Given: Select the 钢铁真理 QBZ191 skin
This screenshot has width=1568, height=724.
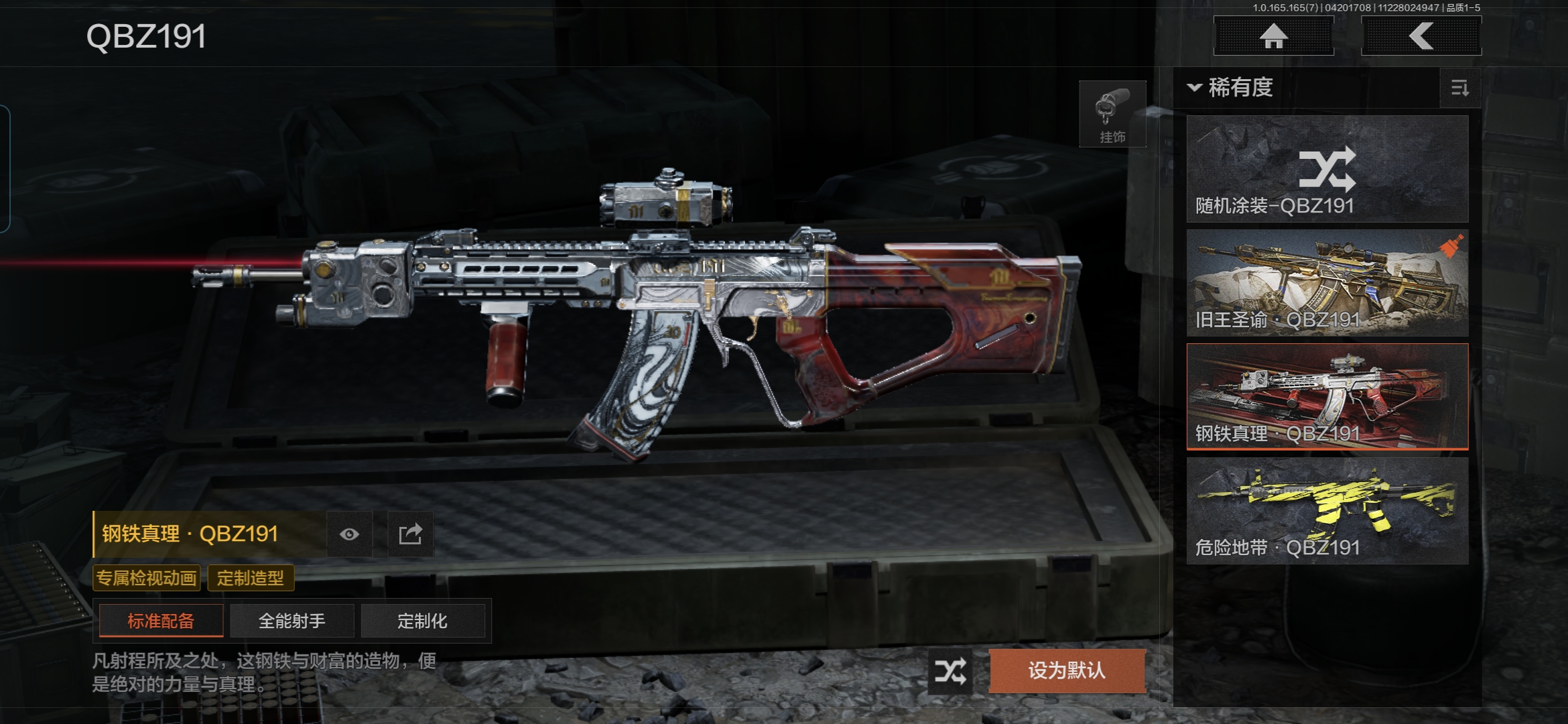Looking at the screenshot, I should coord(1327,396).
